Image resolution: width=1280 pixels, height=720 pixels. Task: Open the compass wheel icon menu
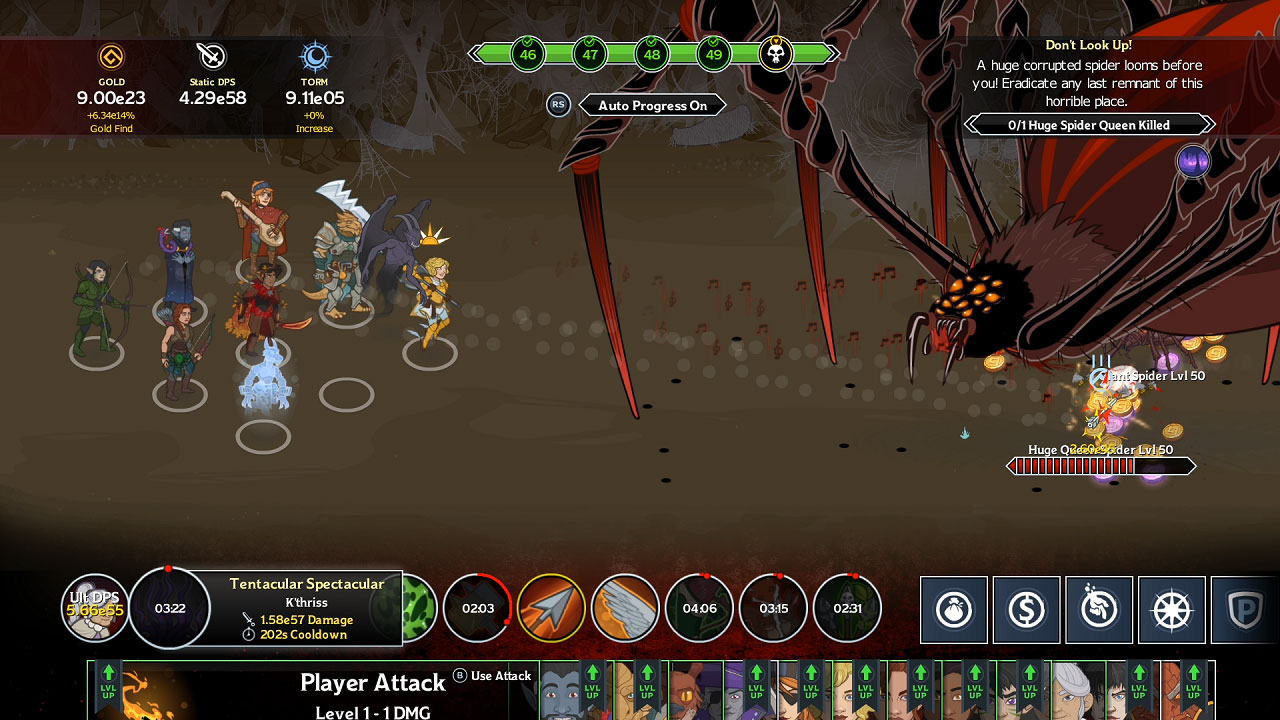[1170, 609]
